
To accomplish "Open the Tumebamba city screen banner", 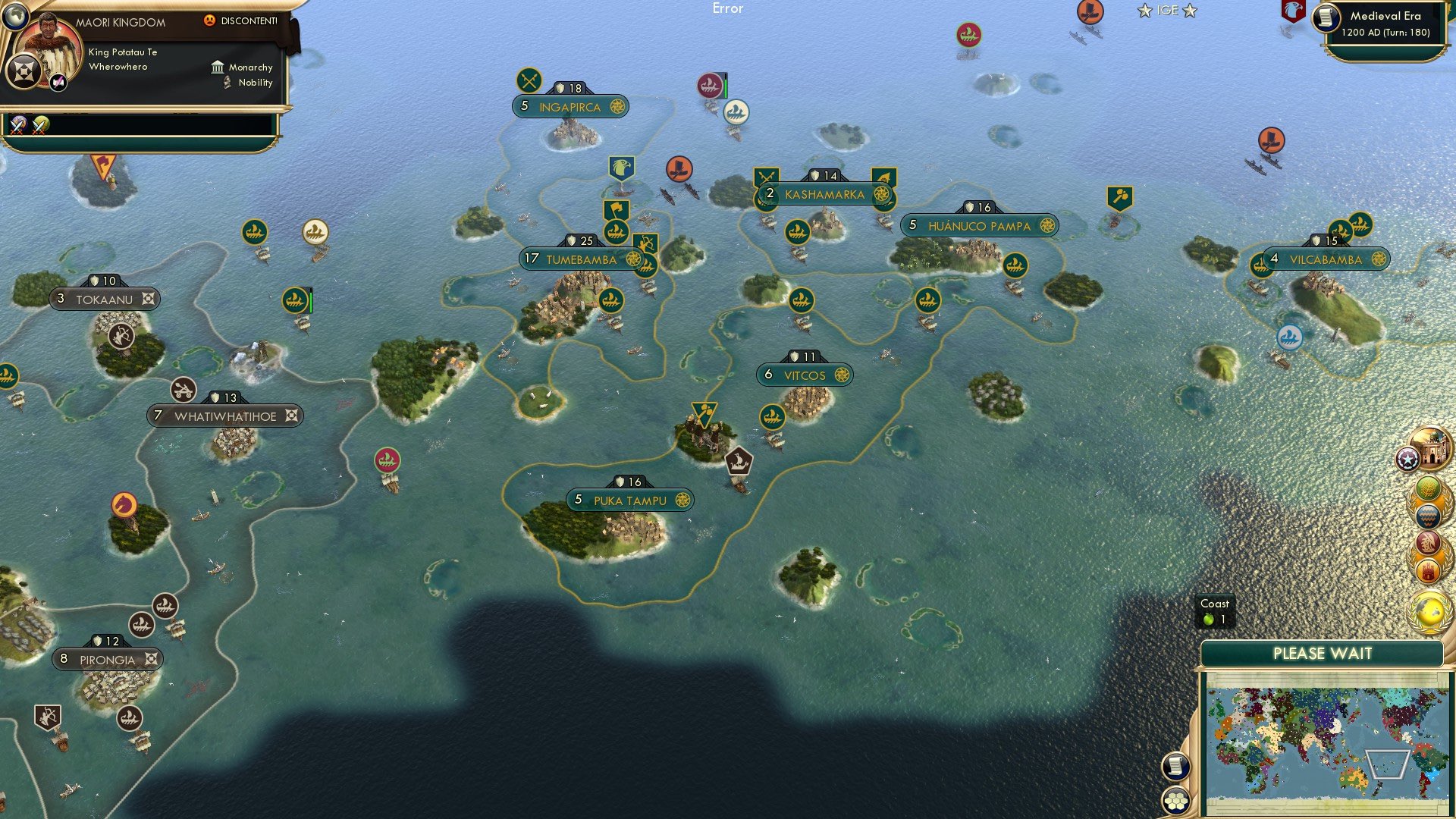I will [584, 259].
